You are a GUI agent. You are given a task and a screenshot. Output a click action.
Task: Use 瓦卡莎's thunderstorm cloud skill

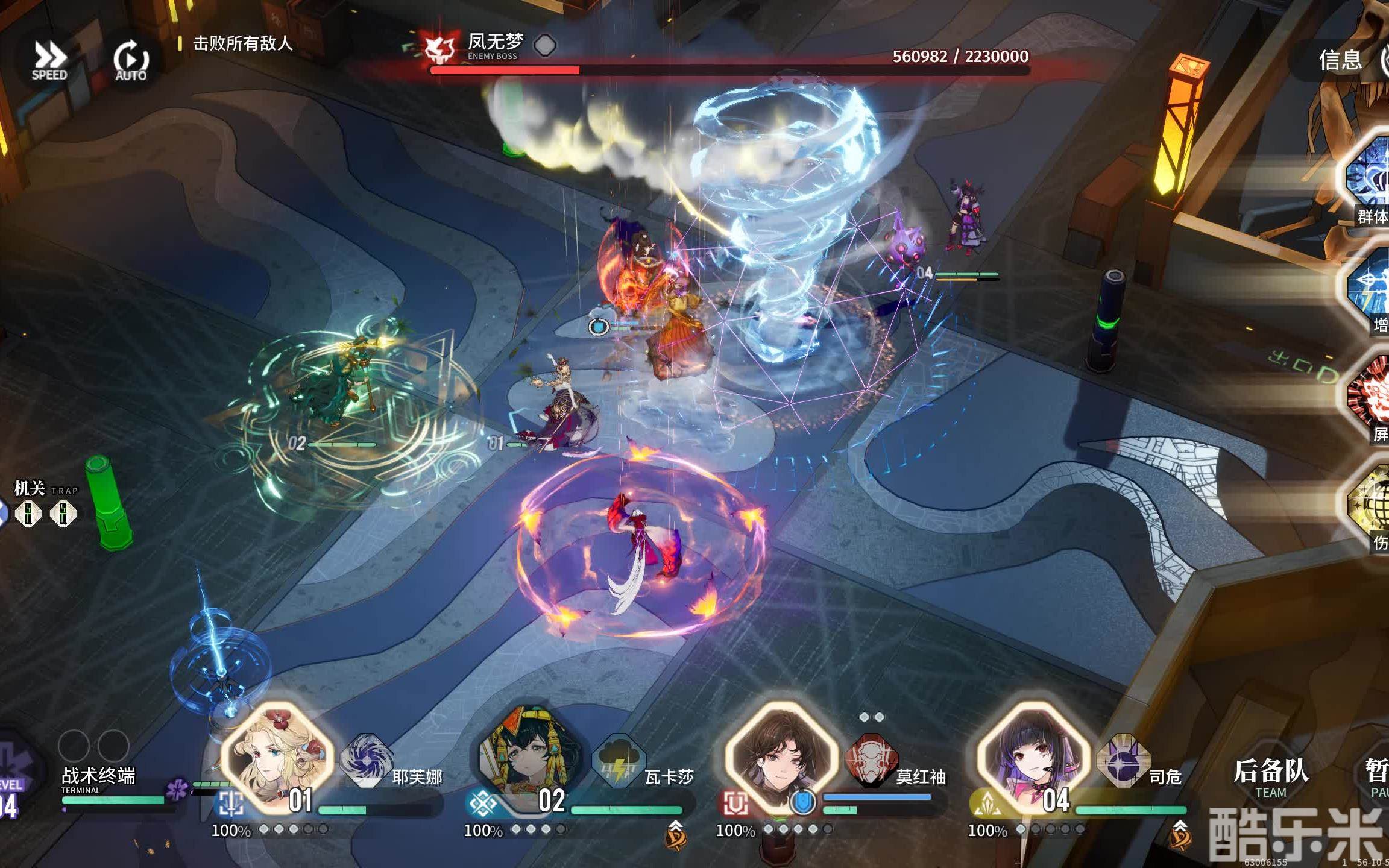click(x=619, y=760)
